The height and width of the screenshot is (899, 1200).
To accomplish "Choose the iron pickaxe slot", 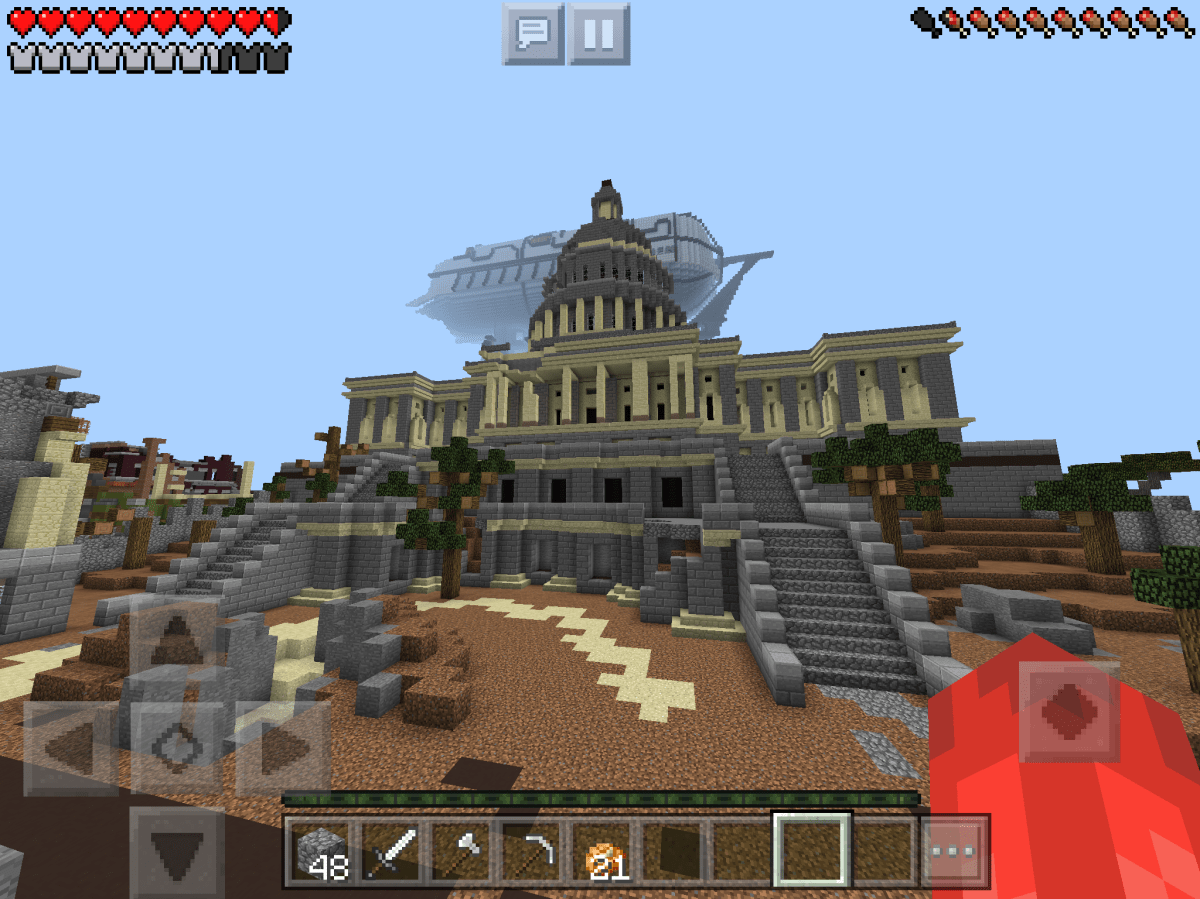I will tap(533, 852).
